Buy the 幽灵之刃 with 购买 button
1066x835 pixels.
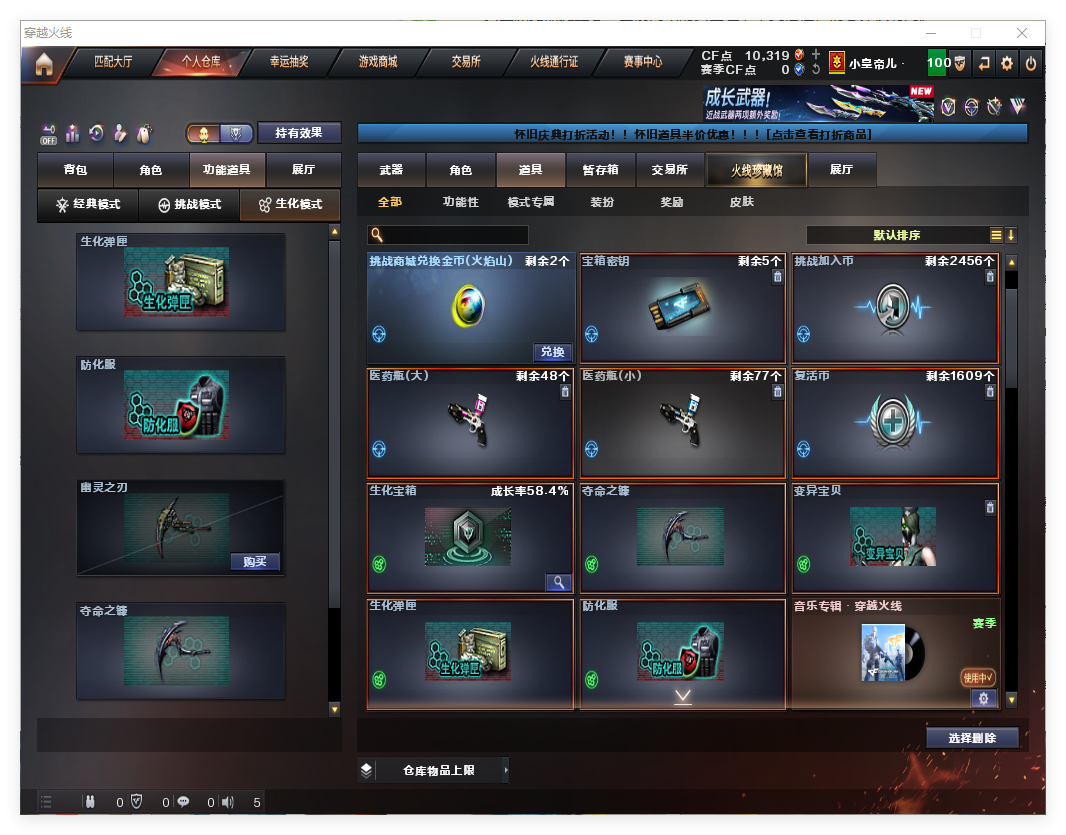tap(255, 562)
